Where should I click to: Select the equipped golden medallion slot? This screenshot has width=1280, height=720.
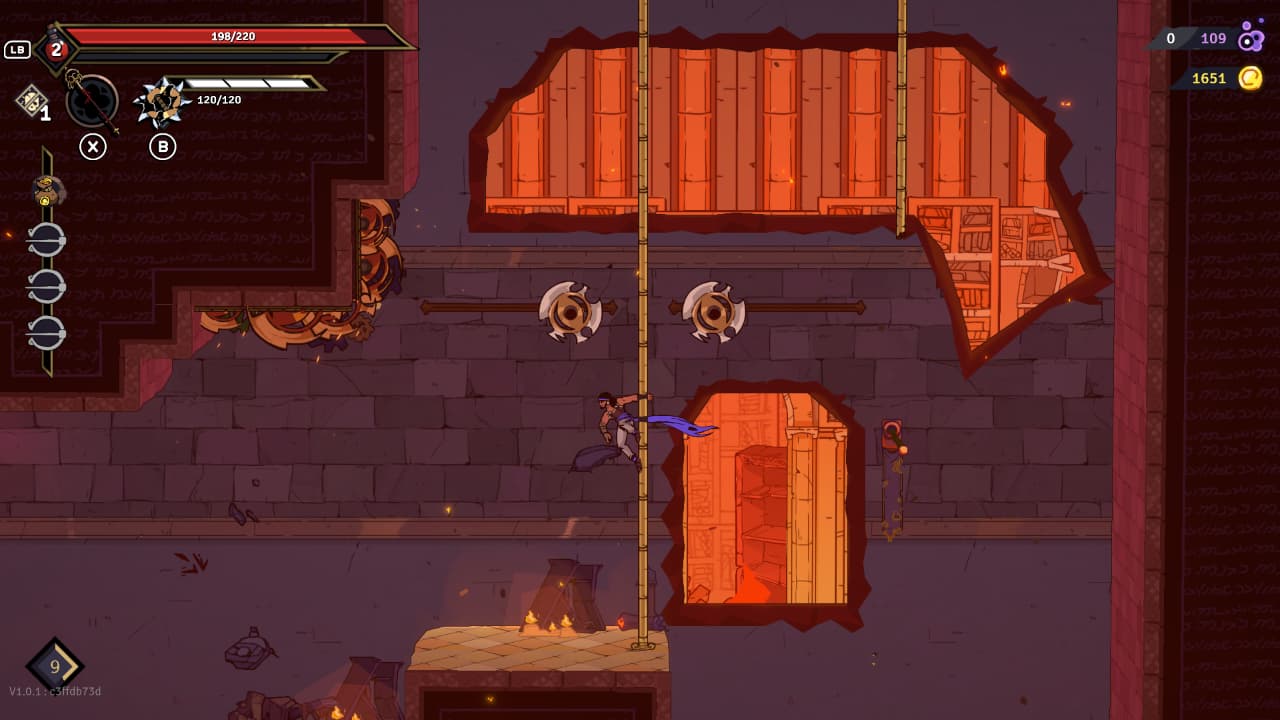tap(47, 190)
